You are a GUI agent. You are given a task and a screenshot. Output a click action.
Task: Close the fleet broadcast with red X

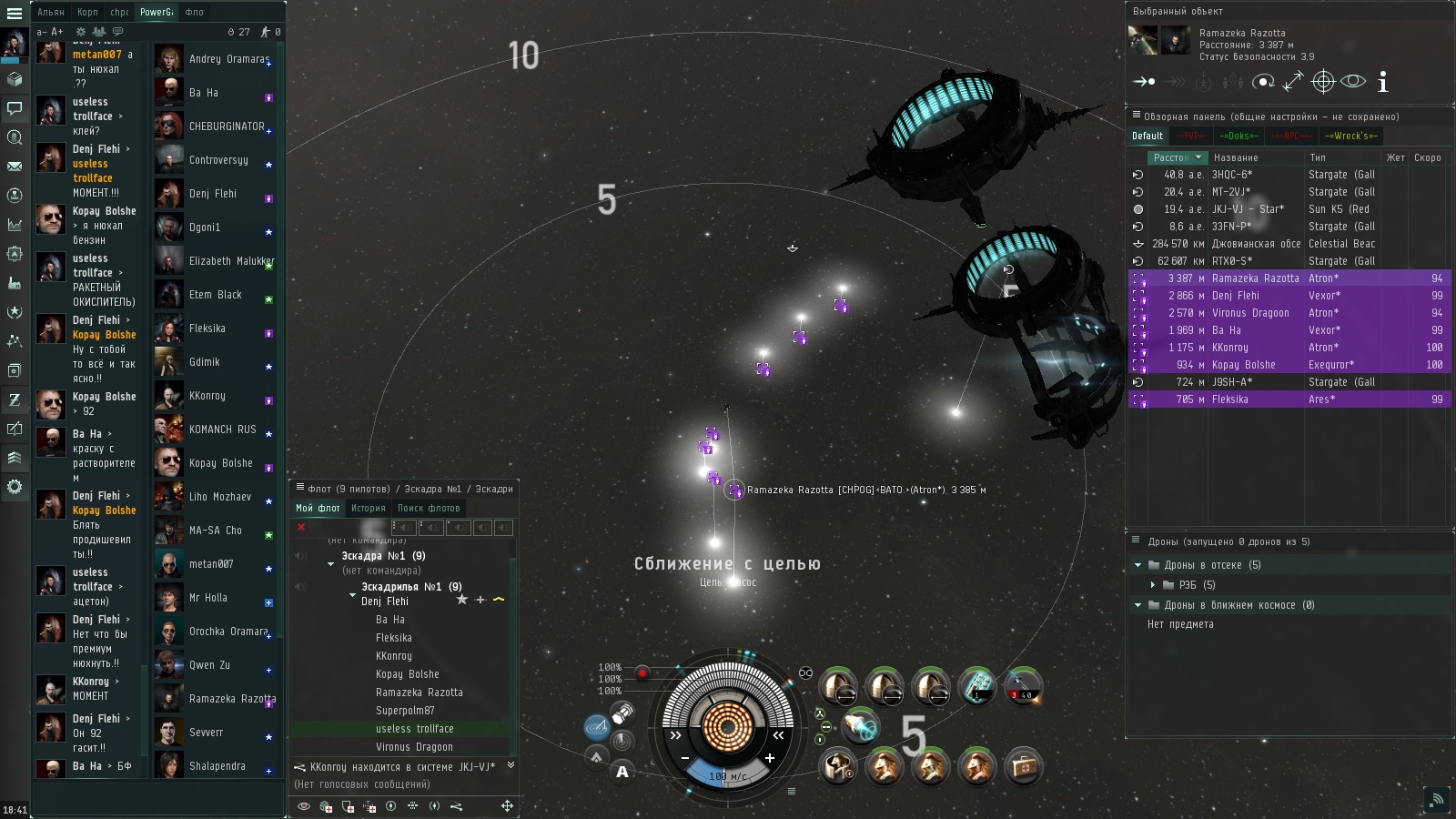[x=301, y=527]
